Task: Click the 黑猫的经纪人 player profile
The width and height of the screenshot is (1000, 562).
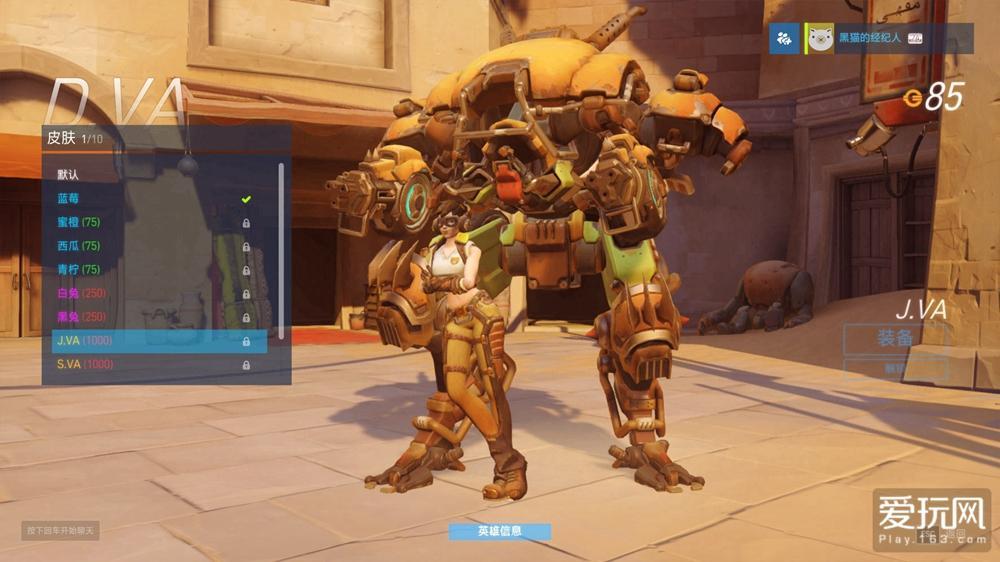Action: click(870, 38)
